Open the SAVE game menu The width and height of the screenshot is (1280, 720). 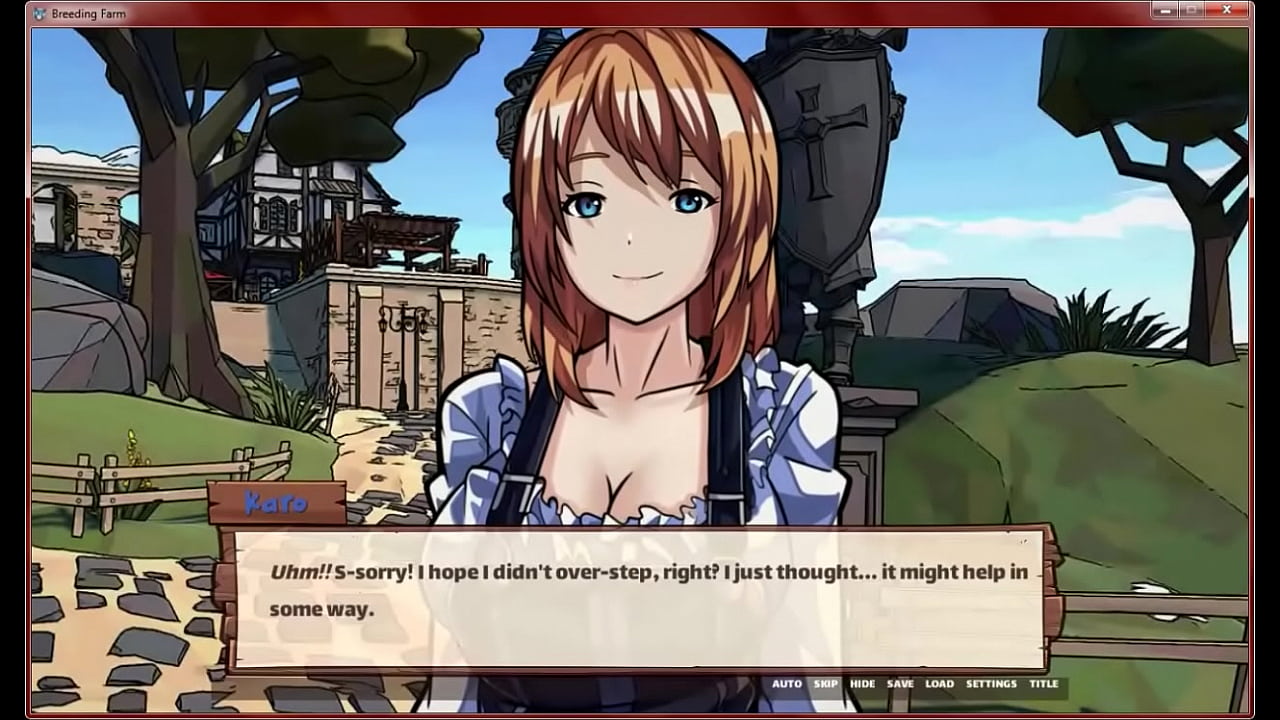coord(900,684)
